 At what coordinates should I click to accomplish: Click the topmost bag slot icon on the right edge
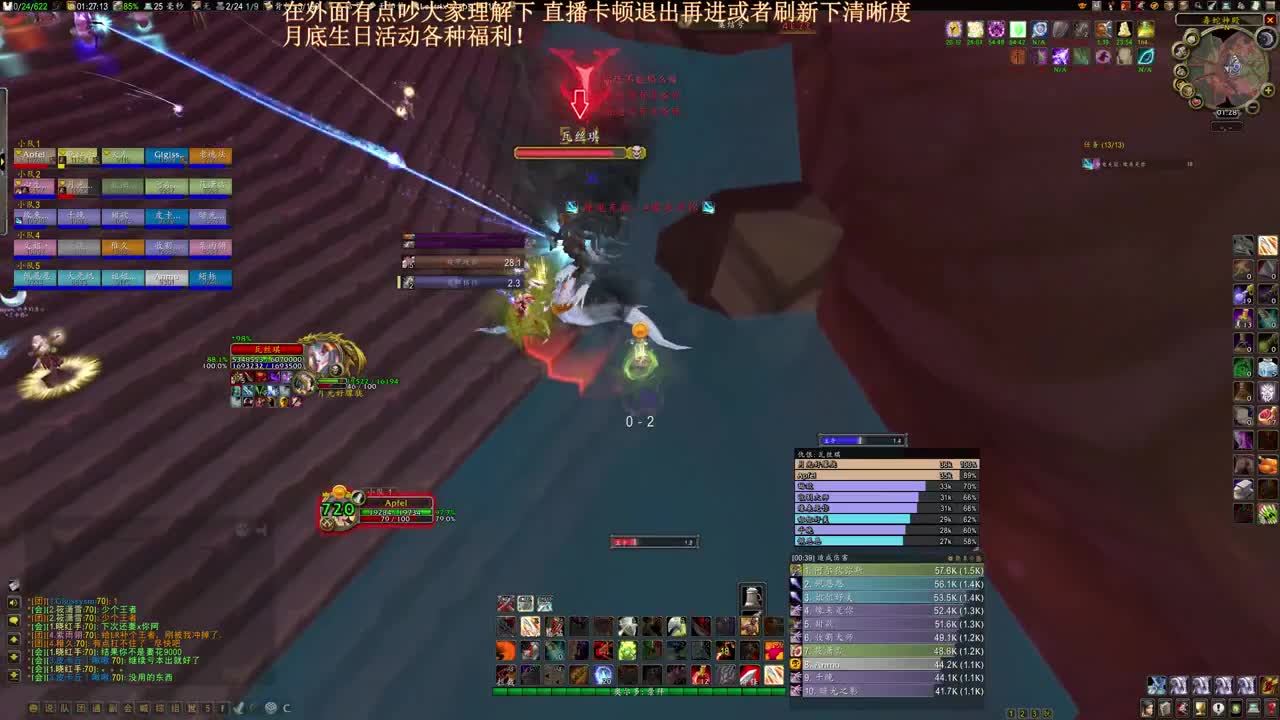(x=1244, y=245)
